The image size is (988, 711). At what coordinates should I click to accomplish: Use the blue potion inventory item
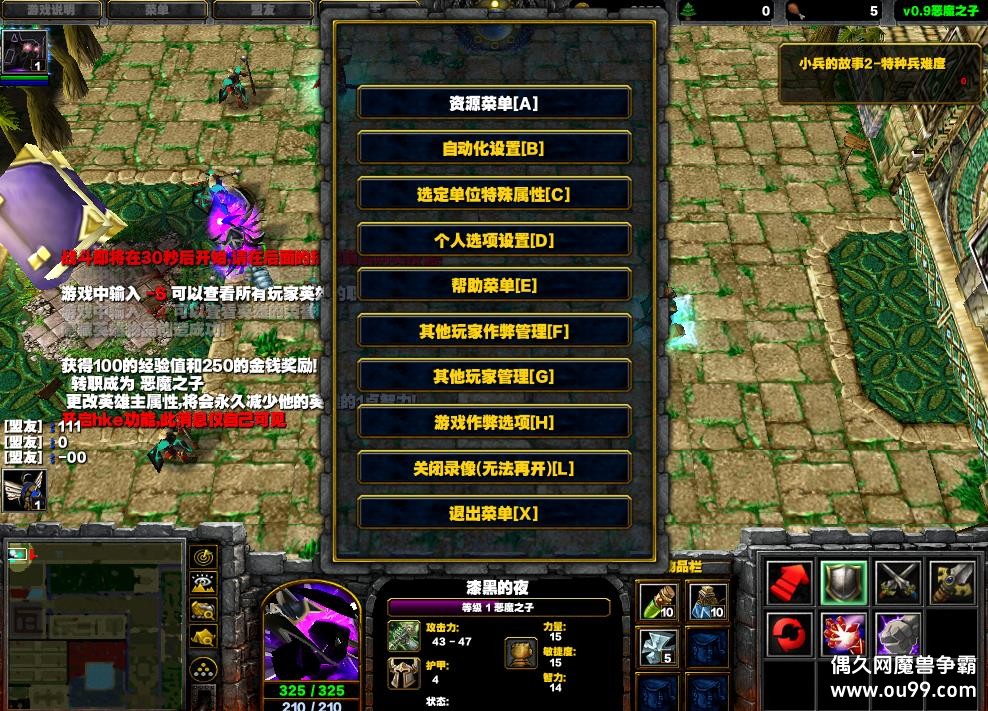(x=708, y=602)
